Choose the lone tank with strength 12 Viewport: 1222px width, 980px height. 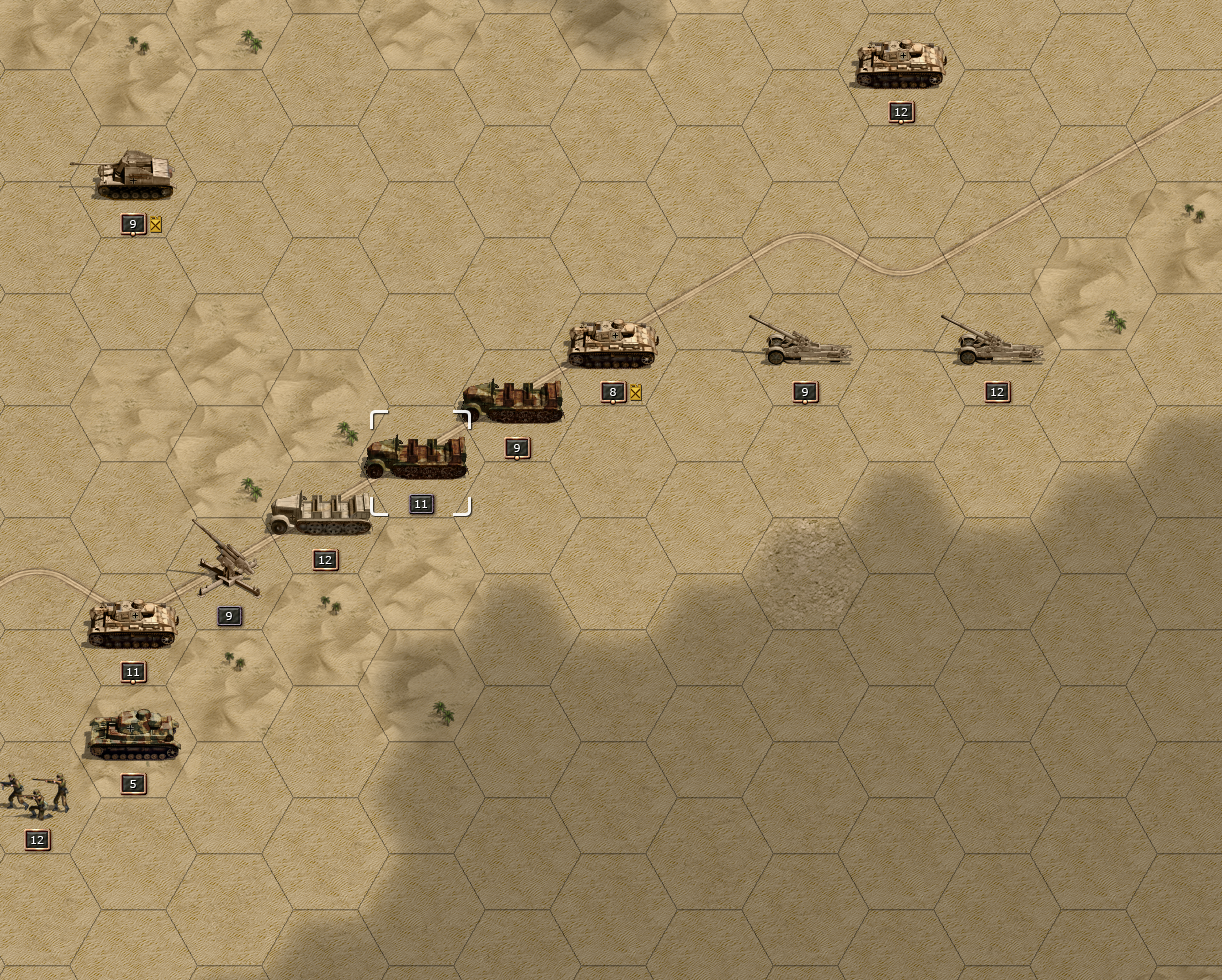900,65
